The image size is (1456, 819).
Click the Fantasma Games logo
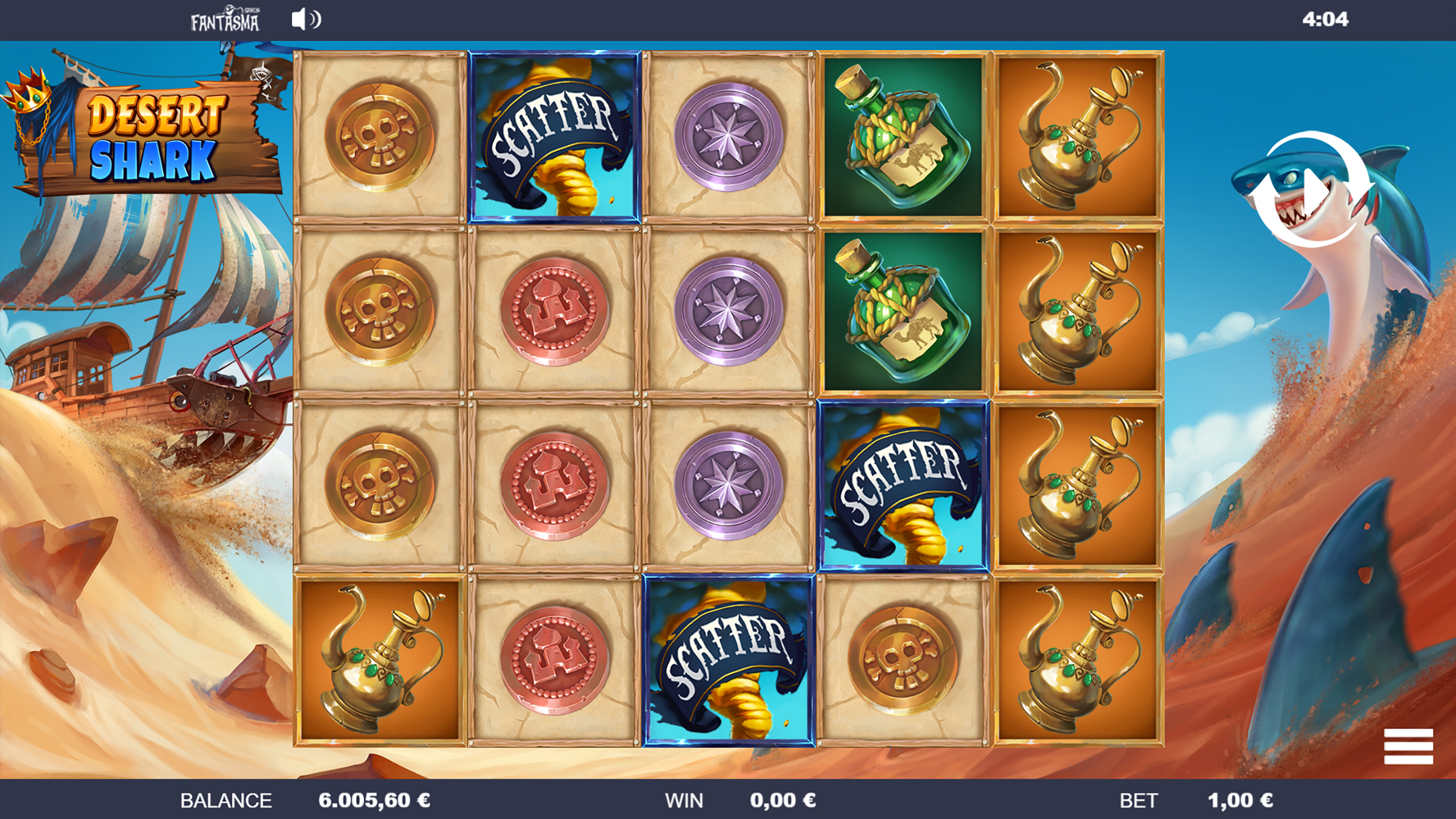click(x=225, y=19)
